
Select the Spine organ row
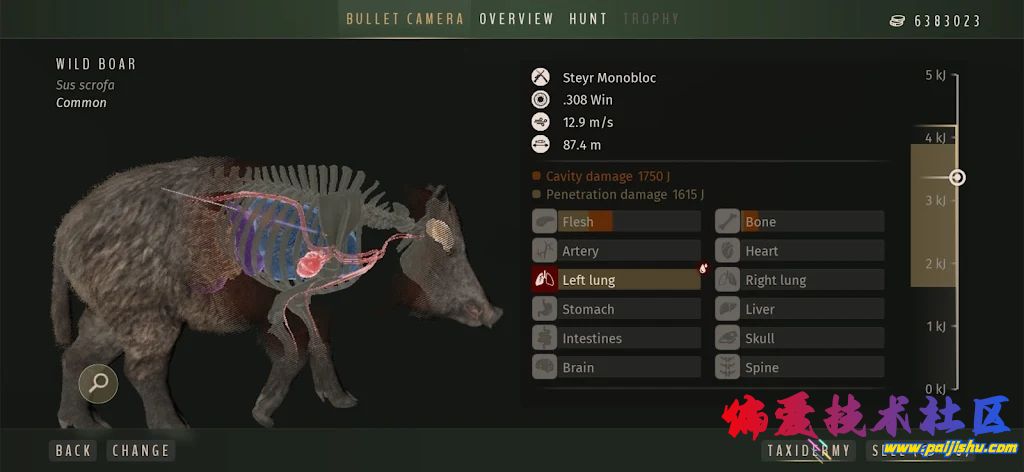point(799,367)
